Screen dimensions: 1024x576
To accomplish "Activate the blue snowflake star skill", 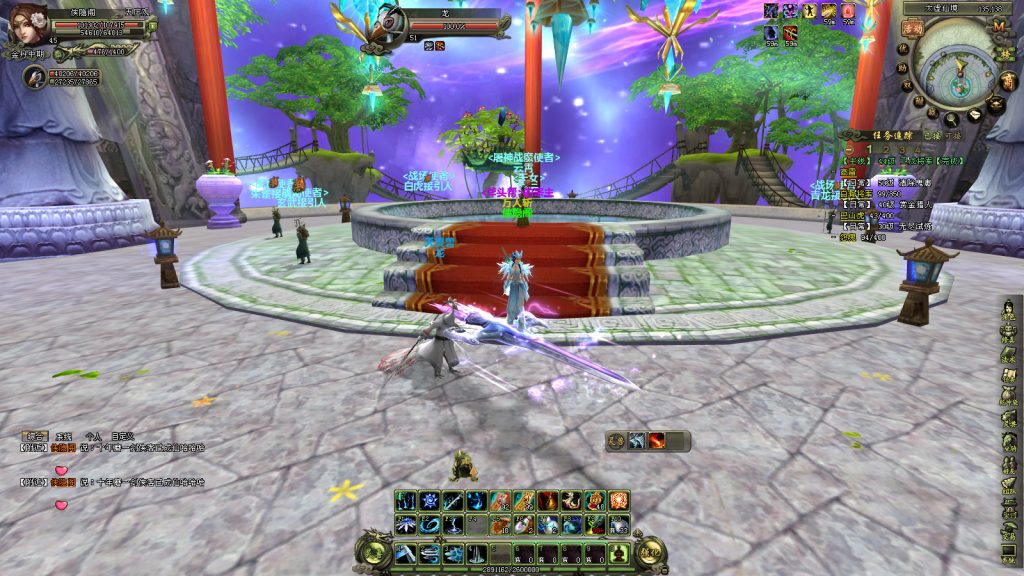I will click(x=427, y=500).
